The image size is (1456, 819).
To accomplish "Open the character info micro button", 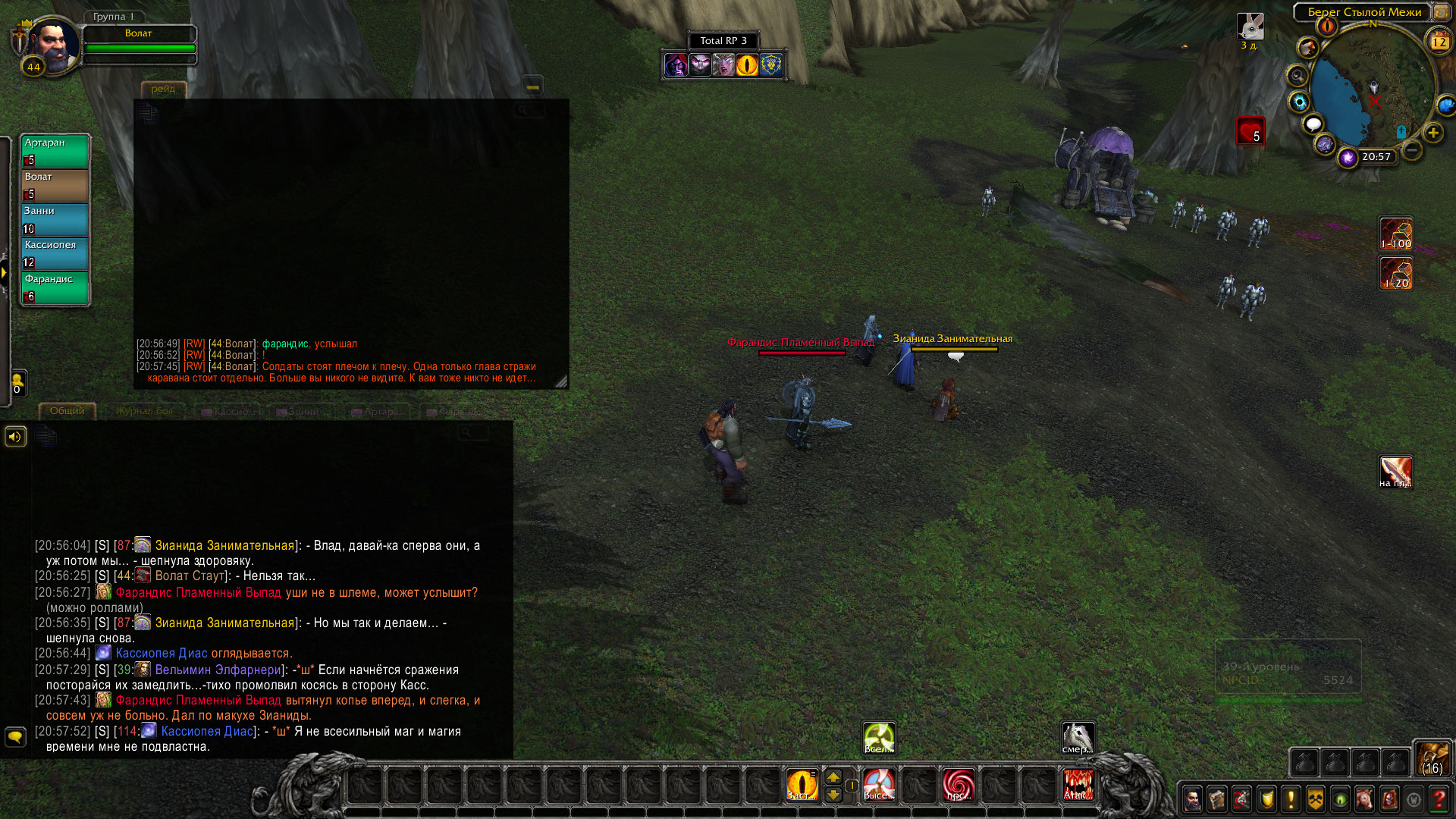I will pyautogui.click(x=1192, y=799).
